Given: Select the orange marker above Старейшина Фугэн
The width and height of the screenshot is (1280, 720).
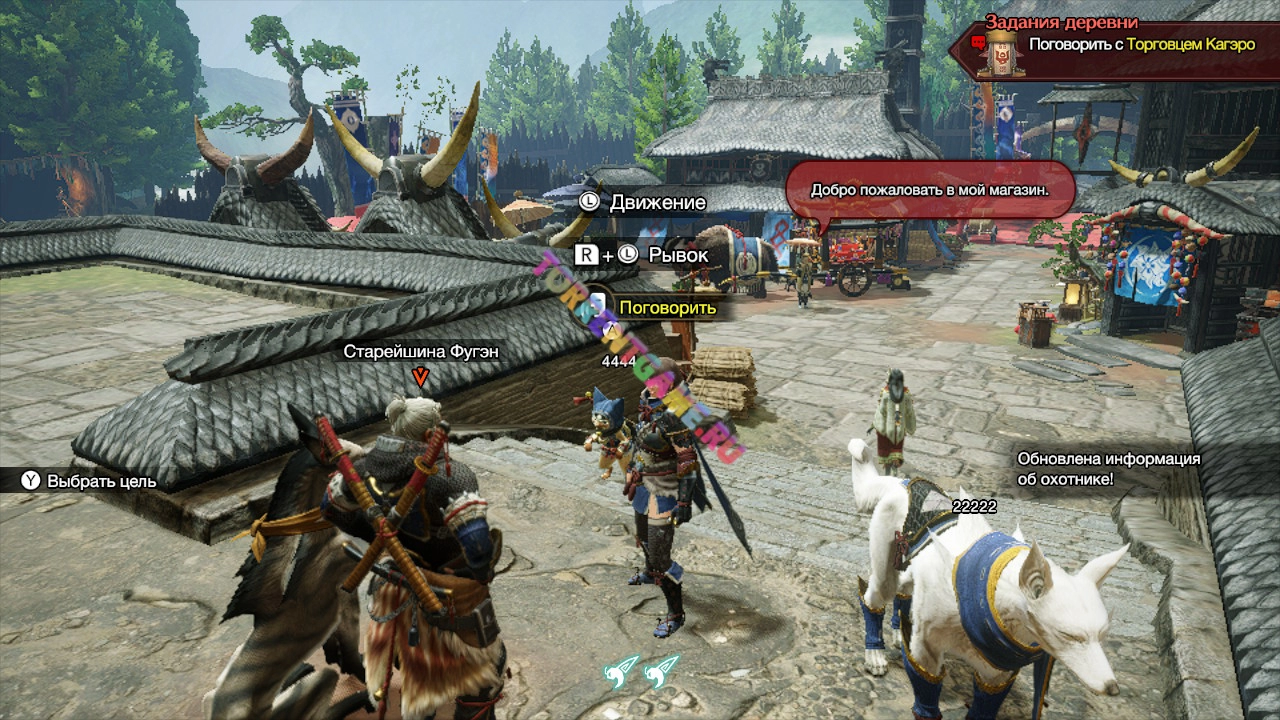Looking at the screenshot, I should coord(421,376).
